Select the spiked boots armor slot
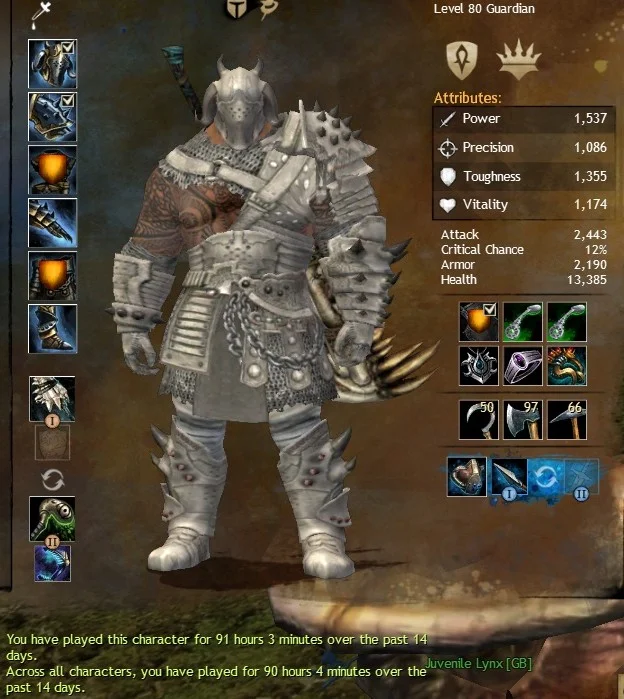This screenshot has height=699, width=624. (52, 328)
